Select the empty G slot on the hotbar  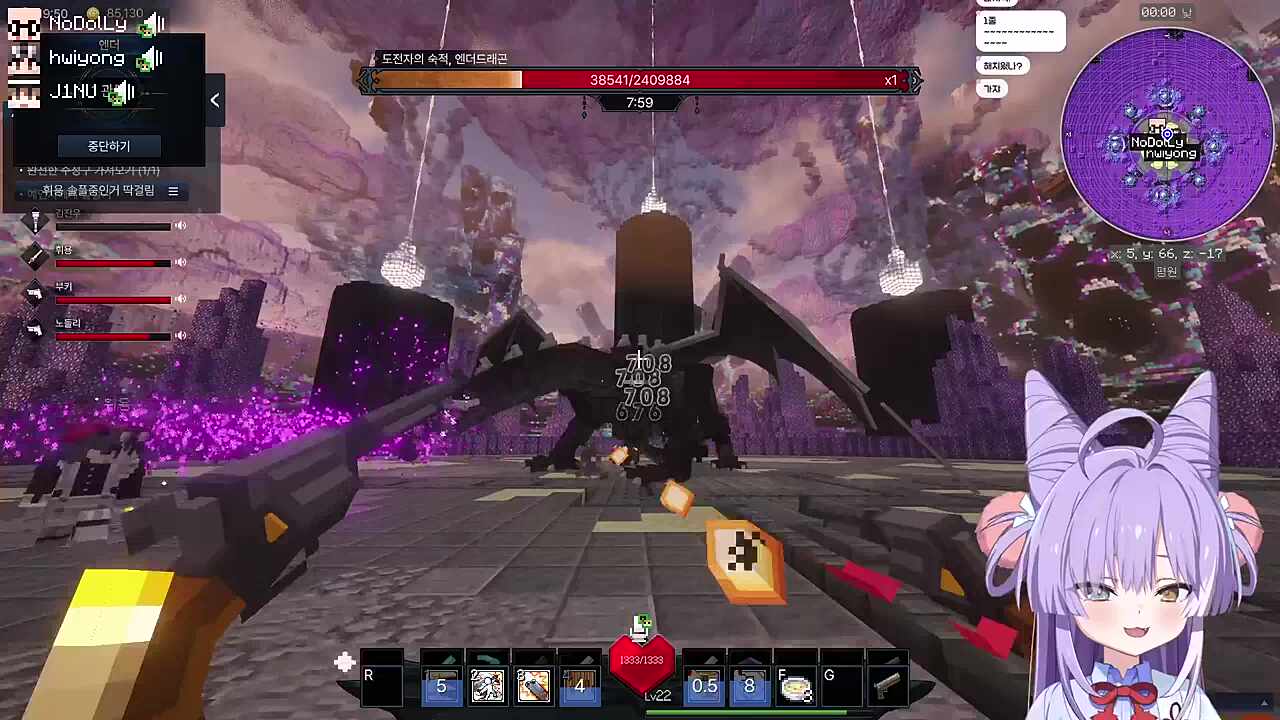[841, 685]
